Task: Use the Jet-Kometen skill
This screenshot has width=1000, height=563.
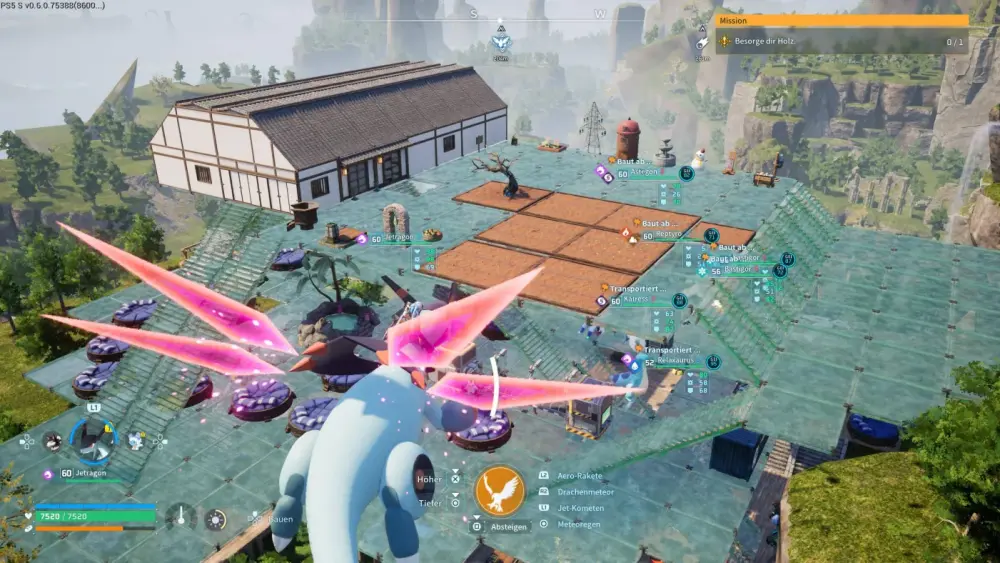Action: [x=580, y=508]
